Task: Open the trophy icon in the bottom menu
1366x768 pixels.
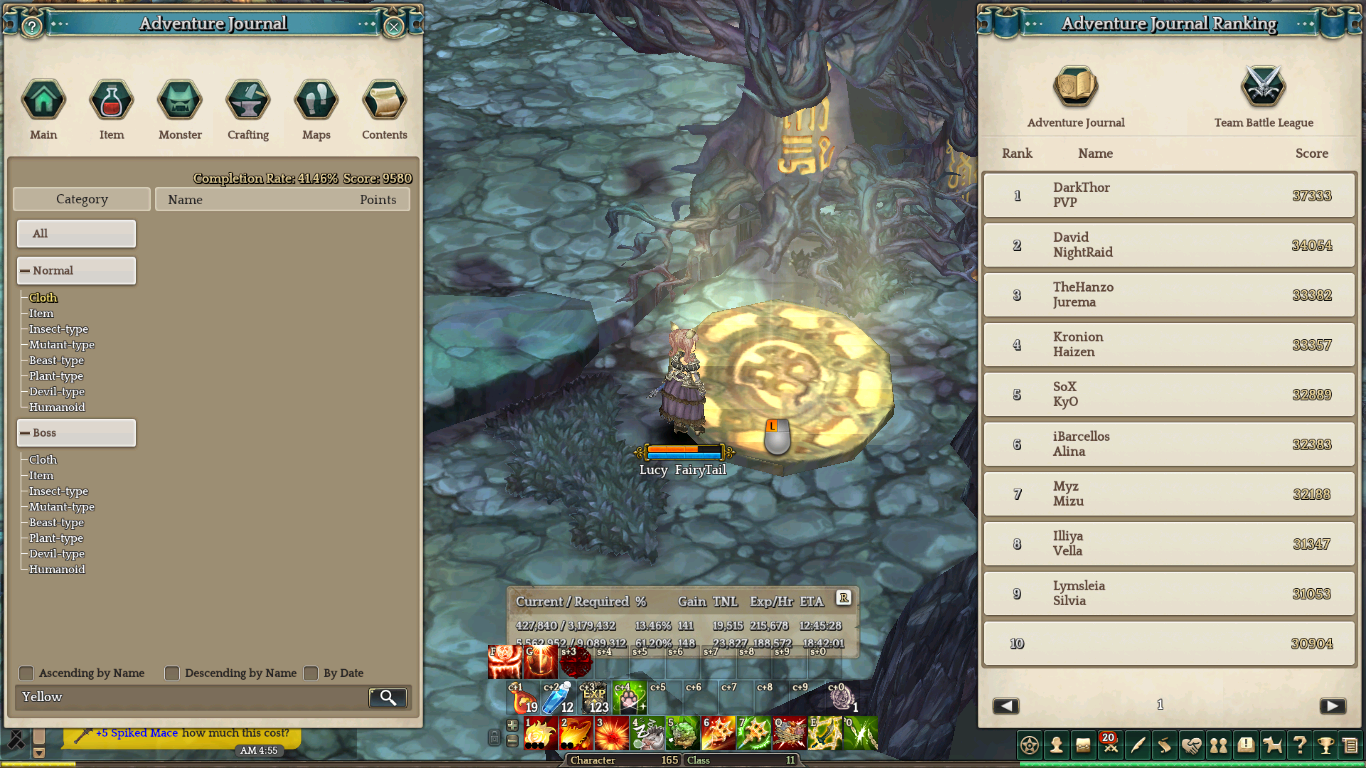Action: [1325, 745]
